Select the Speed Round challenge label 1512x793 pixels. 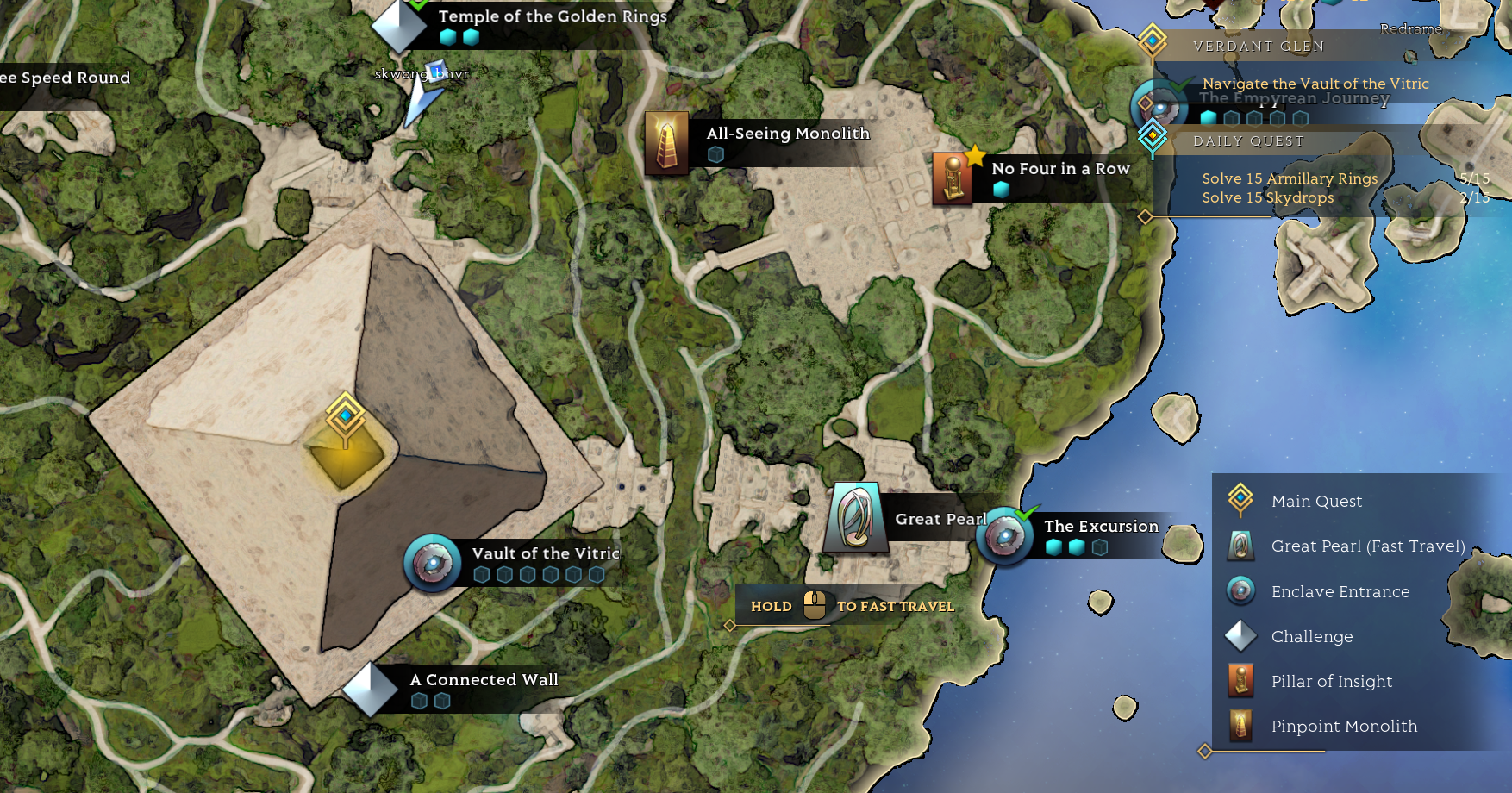coord(66,78)
